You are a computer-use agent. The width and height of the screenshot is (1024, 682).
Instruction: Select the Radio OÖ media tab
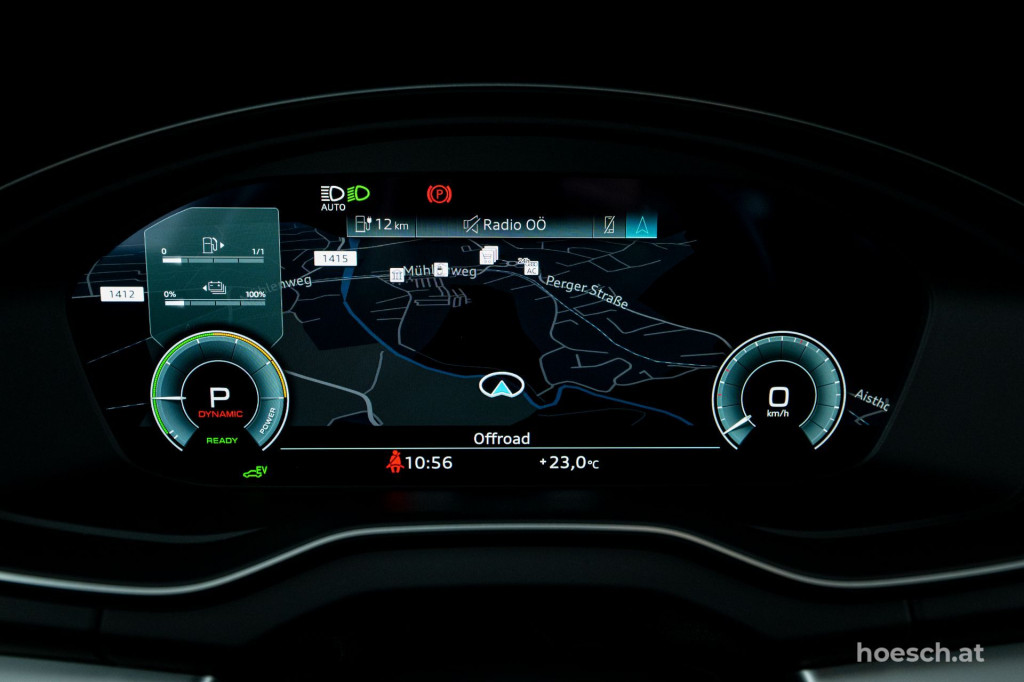point(503,225)
